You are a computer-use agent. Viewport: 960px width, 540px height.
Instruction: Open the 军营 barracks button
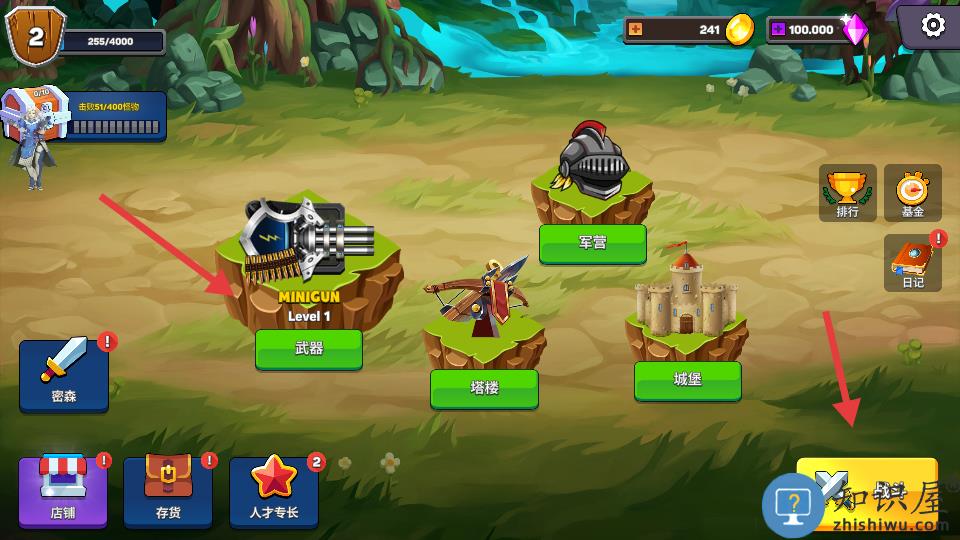pyautogui.click(x=592, y=243)
